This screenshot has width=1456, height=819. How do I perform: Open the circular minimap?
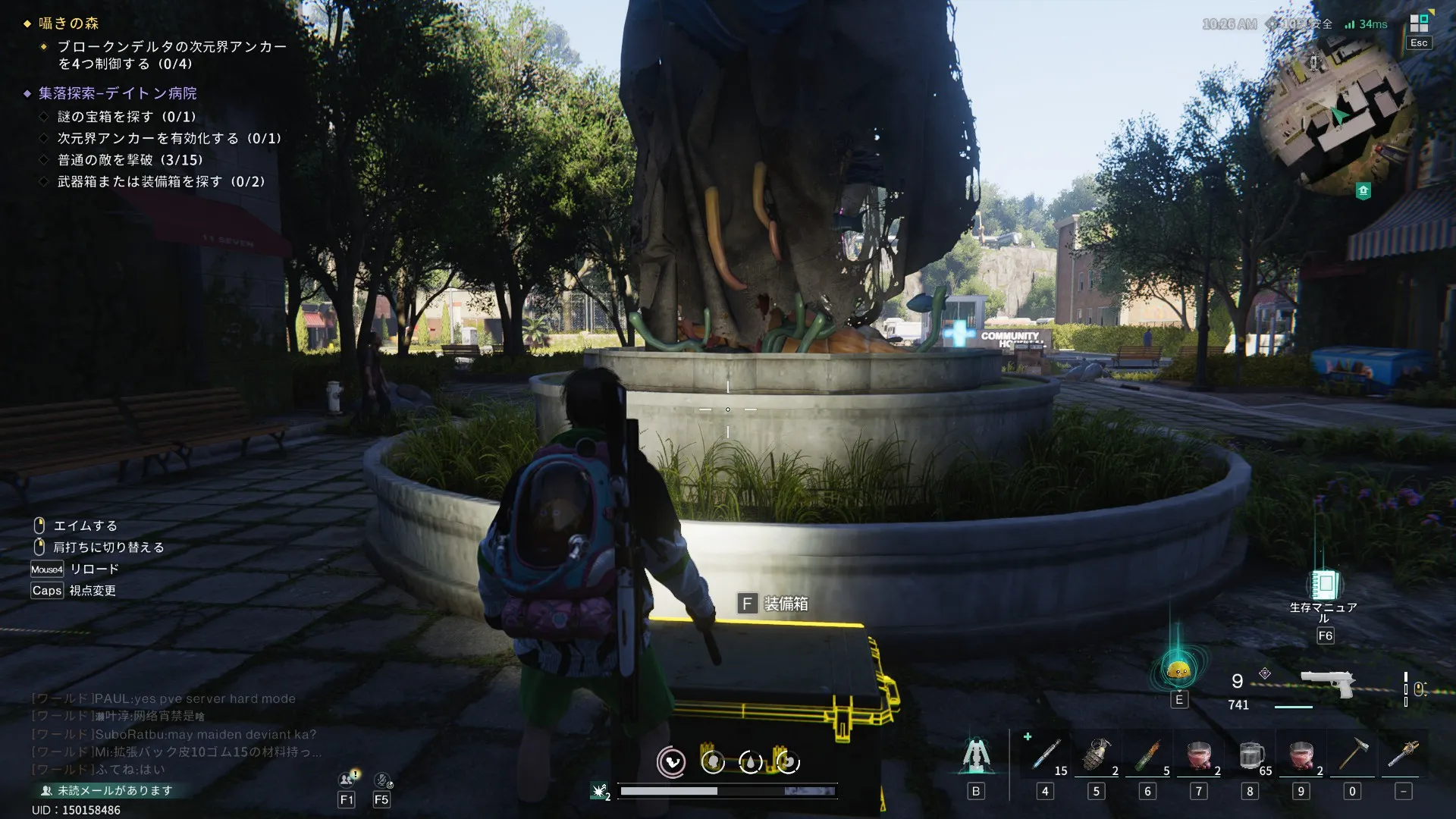(x=1338, y=115)
